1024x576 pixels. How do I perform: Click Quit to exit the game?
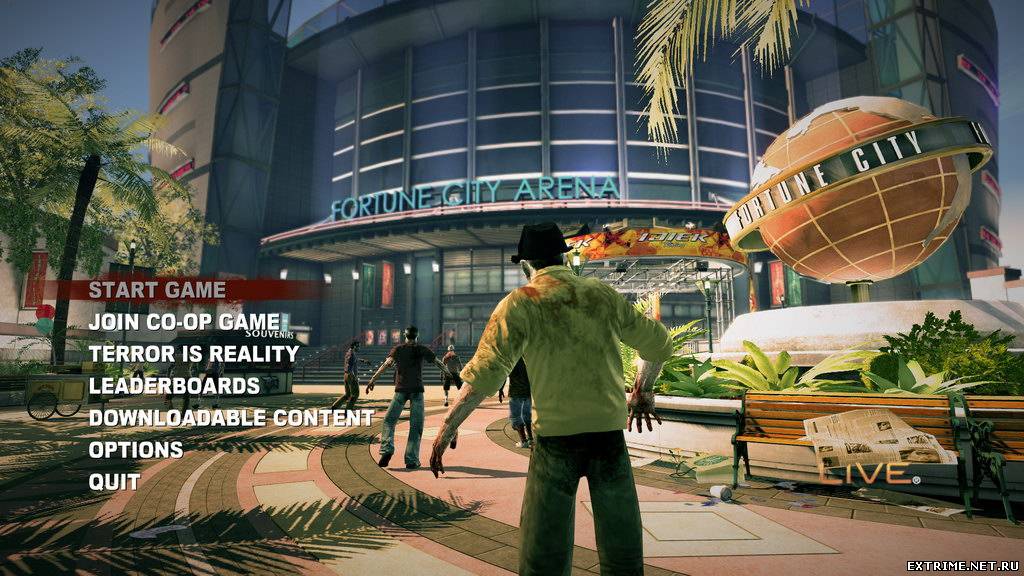114,482
